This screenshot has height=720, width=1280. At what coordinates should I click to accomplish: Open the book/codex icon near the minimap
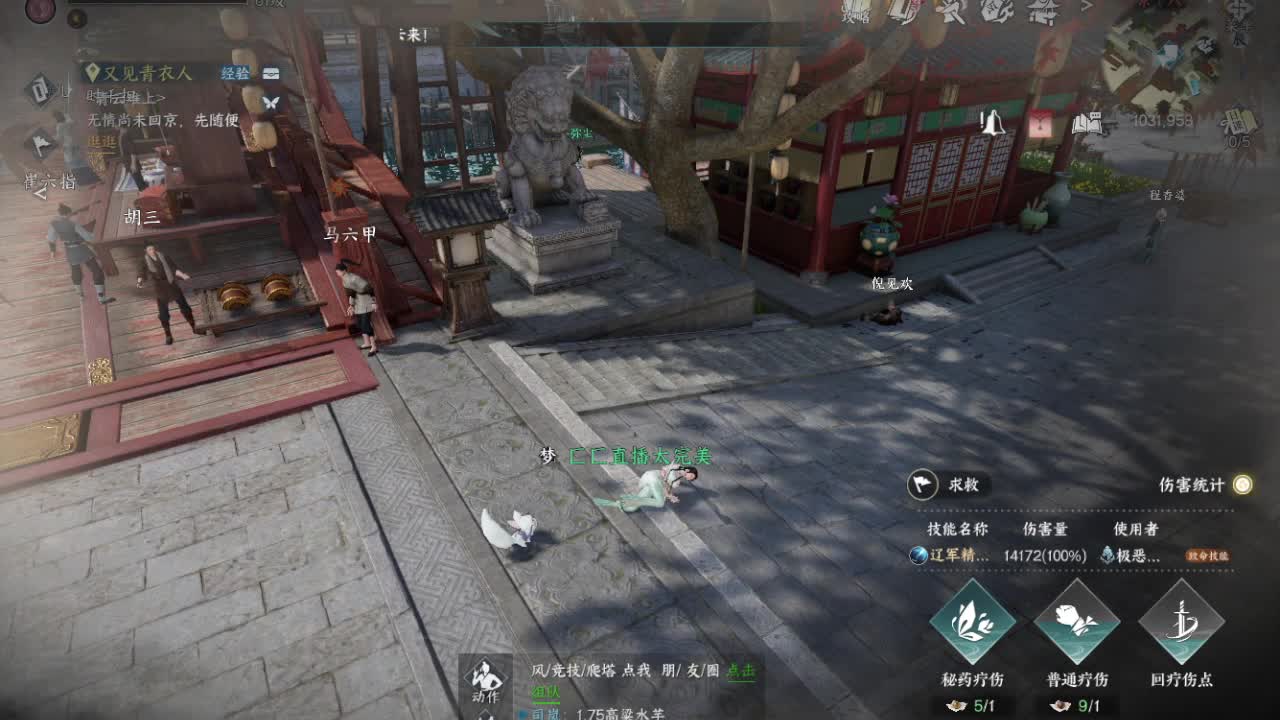1087,124
